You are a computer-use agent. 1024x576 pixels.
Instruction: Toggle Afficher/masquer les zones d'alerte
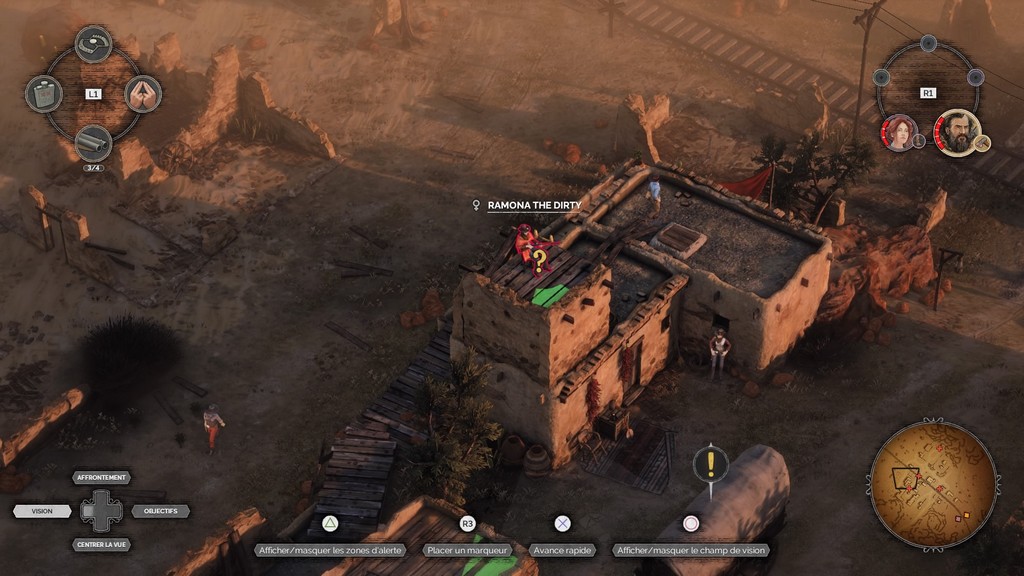click(329, 550)
